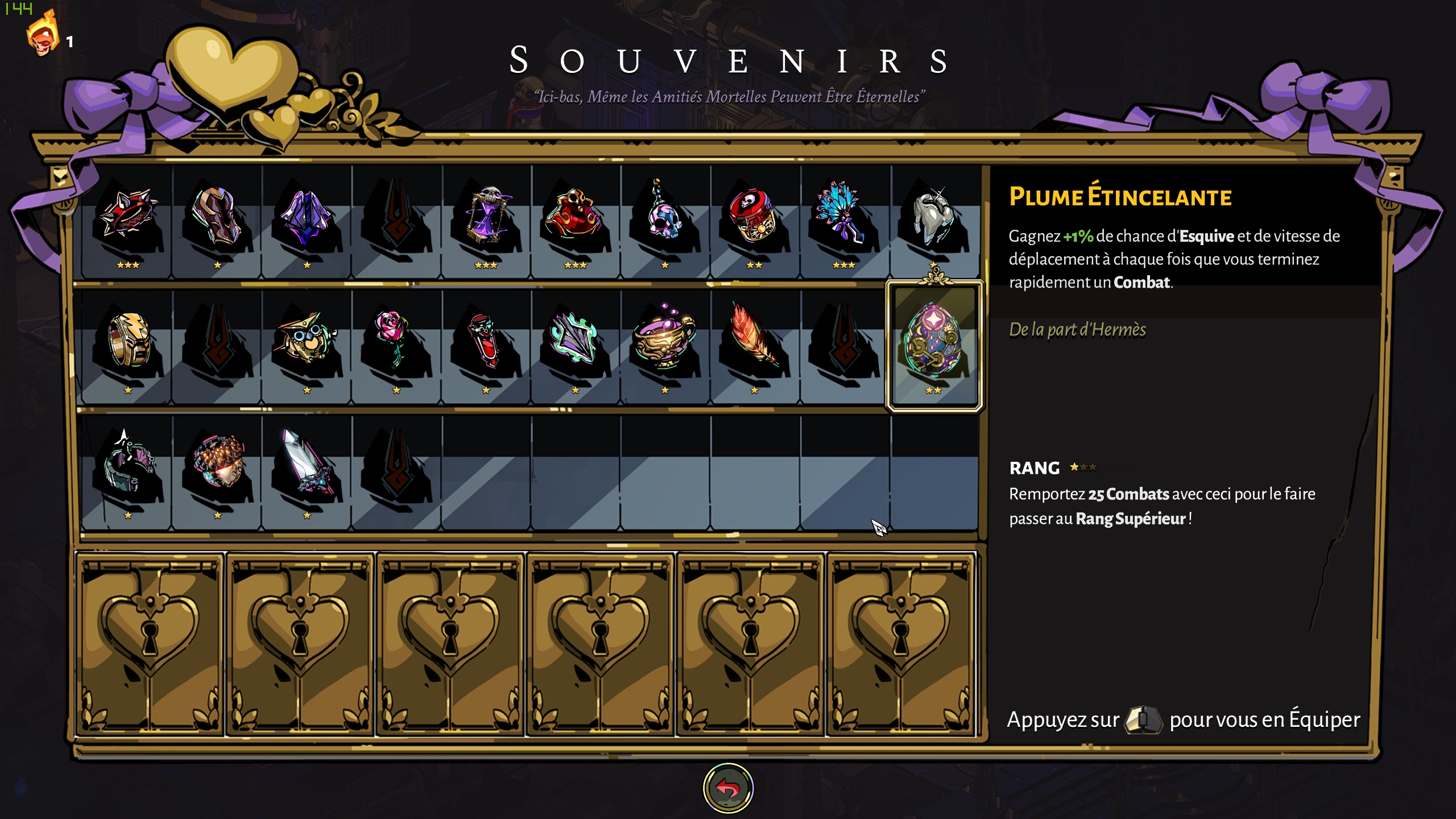Choose the blue feather duster keepsake
This screenshot has height=819, width=1456.
pyautogui.click(x=843, y=219)
